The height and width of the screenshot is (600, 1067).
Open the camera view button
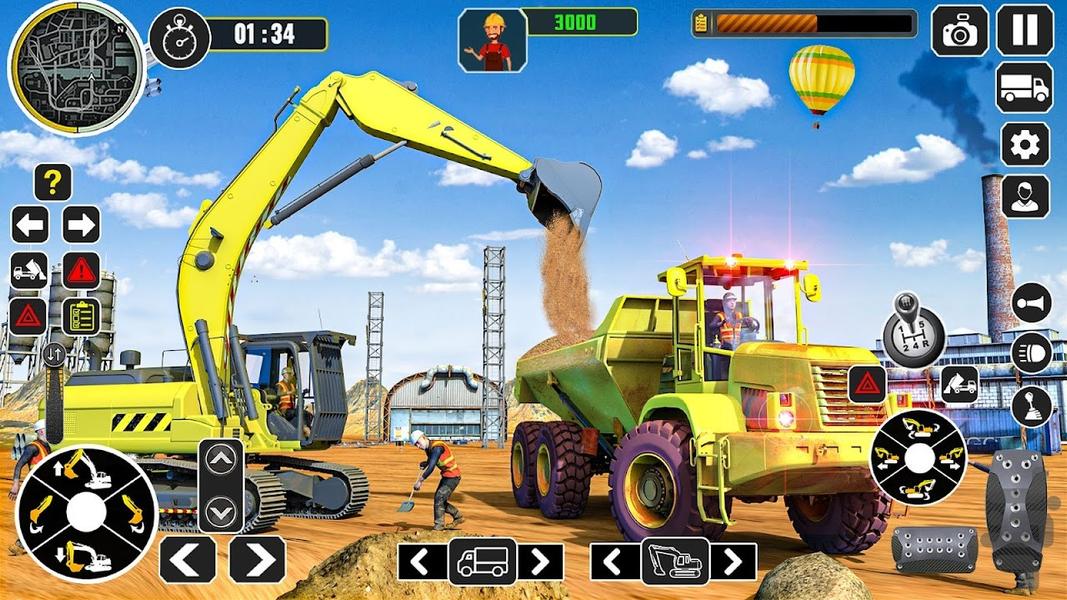pyautogui.click(x=960, y=31)
